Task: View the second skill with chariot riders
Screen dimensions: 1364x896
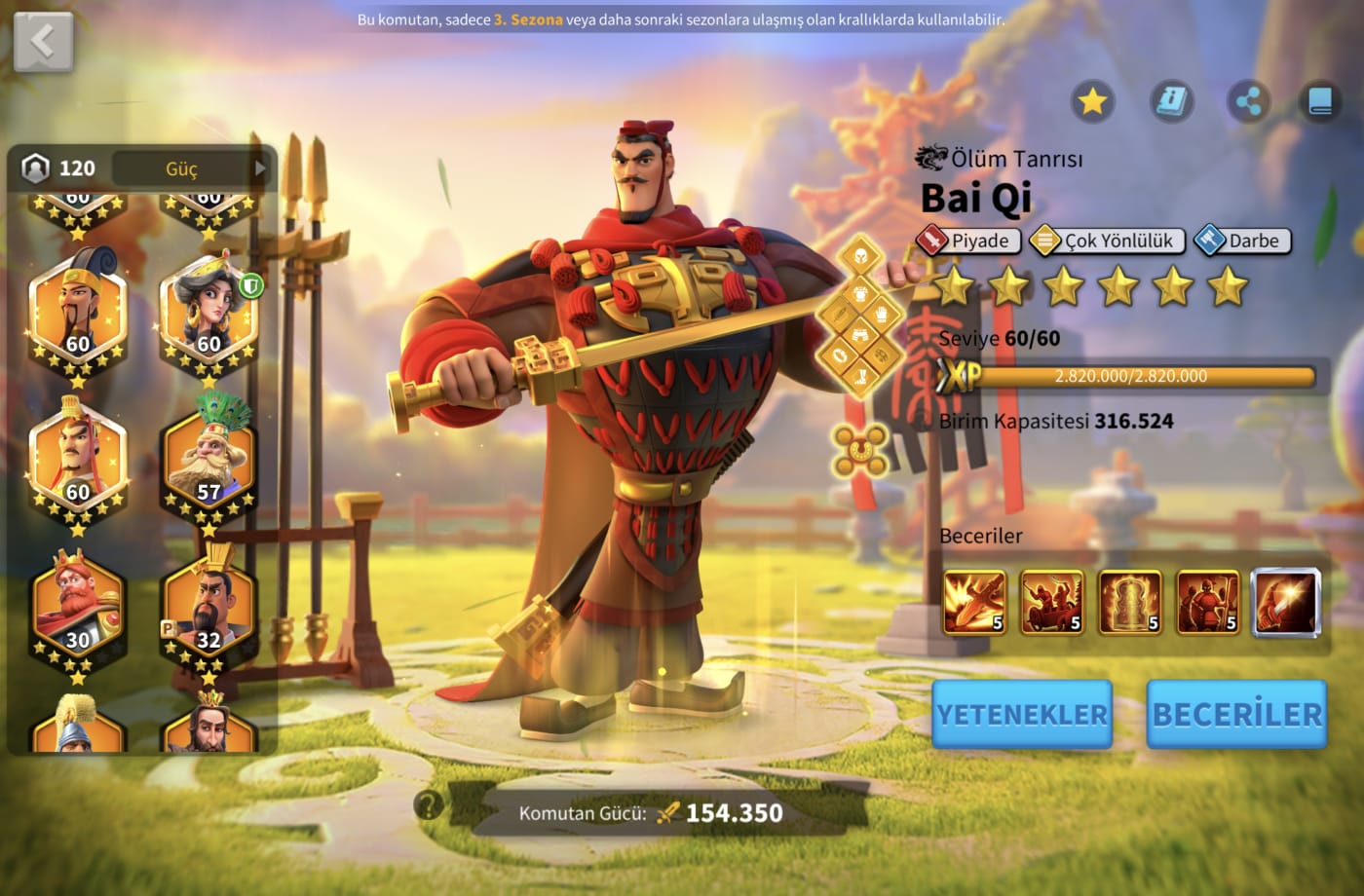Action: pyautogui.click(x=1051, y=602)
